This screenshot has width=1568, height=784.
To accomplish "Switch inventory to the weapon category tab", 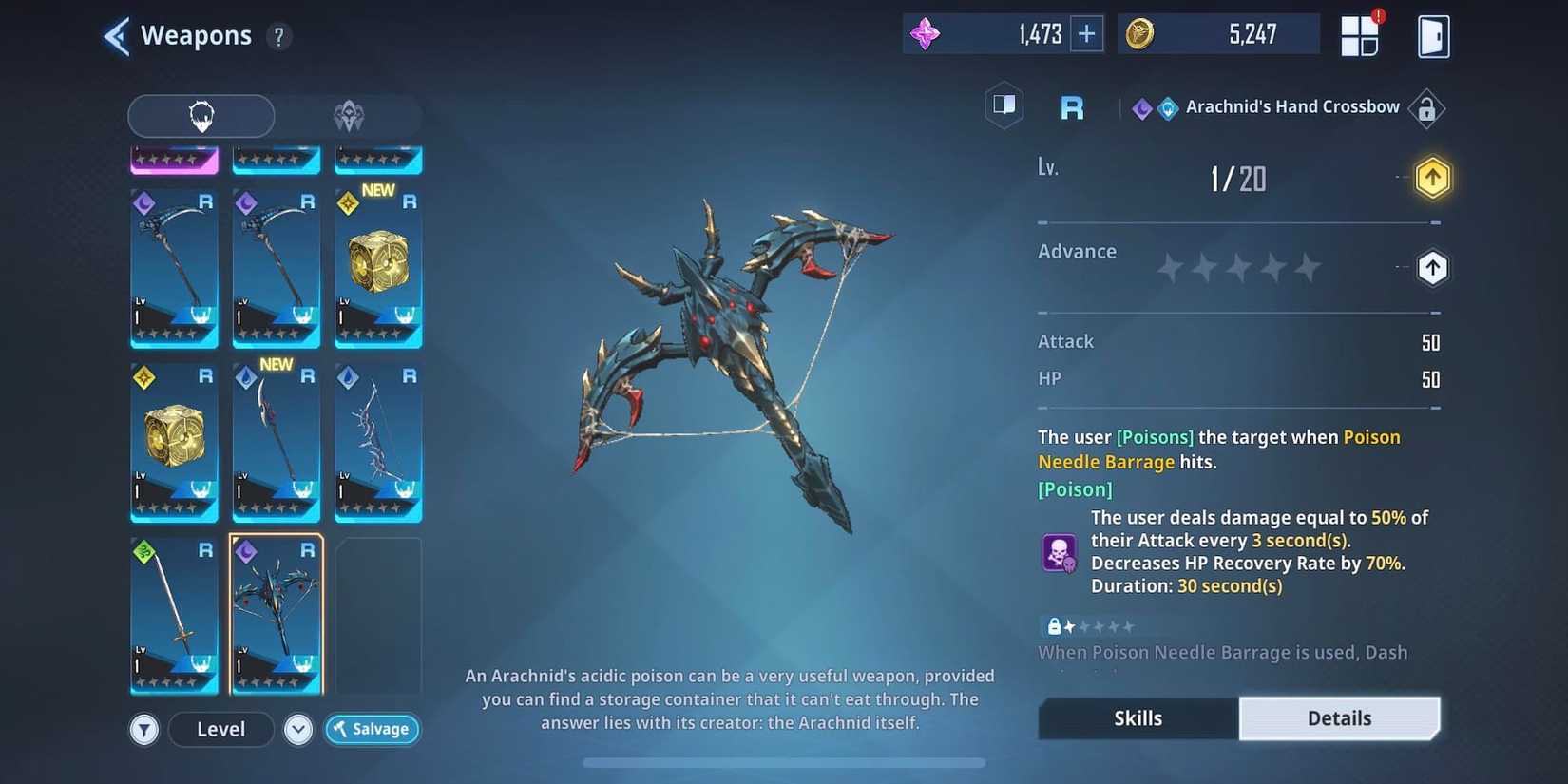I will (x=201, y=116).
